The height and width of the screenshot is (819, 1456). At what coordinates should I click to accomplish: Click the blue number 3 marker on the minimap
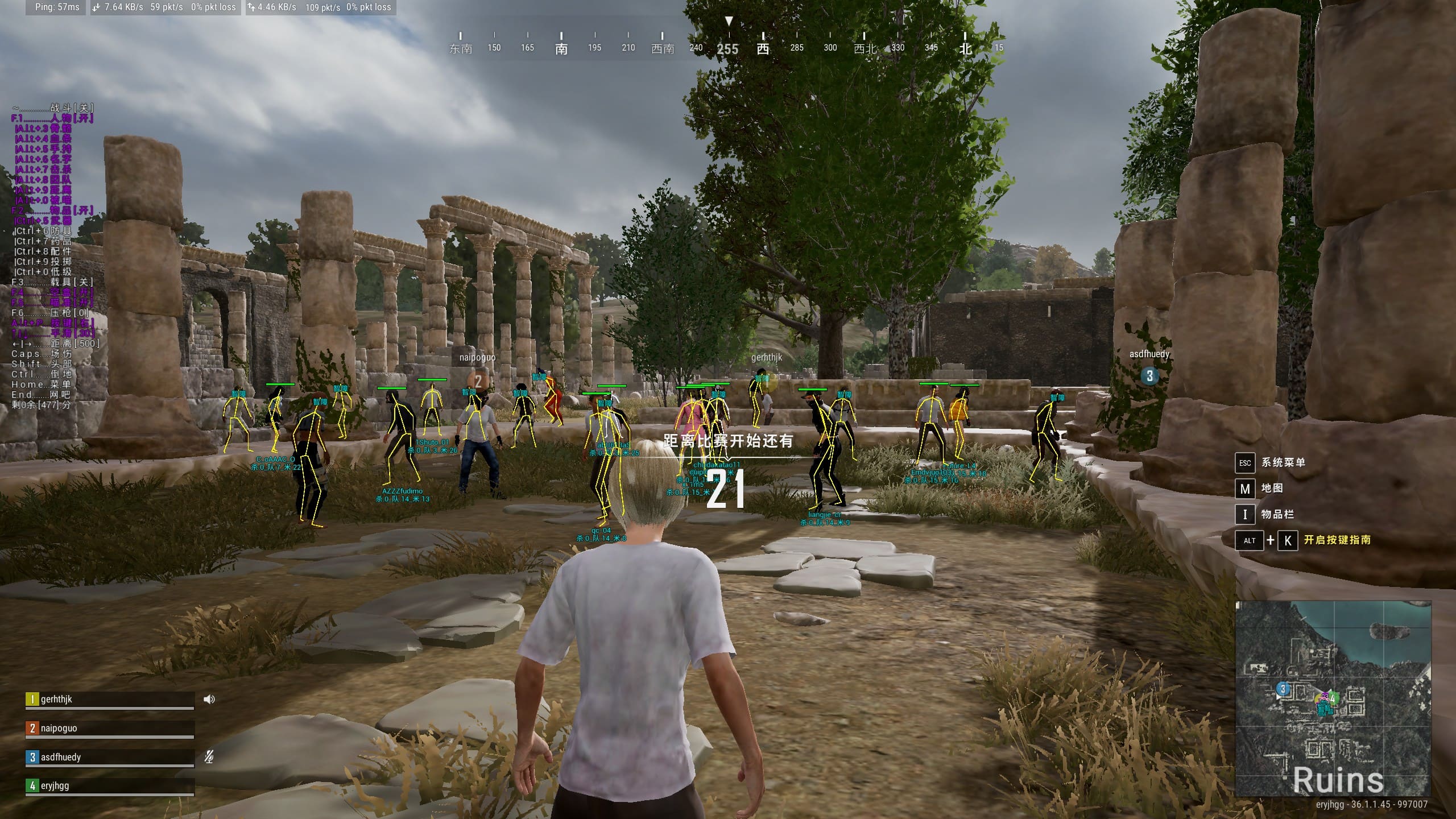[x=1283, y=689]
